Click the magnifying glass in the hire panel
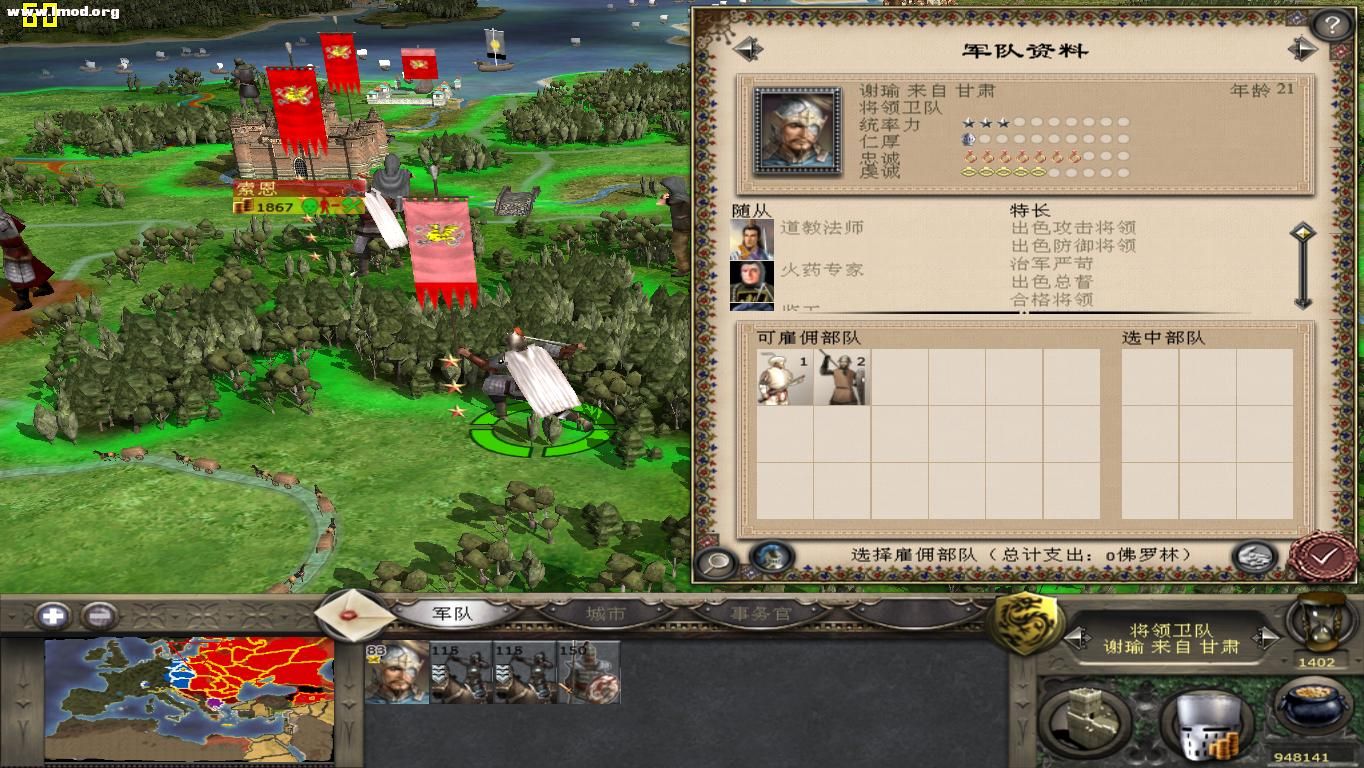The image size is (1364, 768). click(x=716, y=563)
